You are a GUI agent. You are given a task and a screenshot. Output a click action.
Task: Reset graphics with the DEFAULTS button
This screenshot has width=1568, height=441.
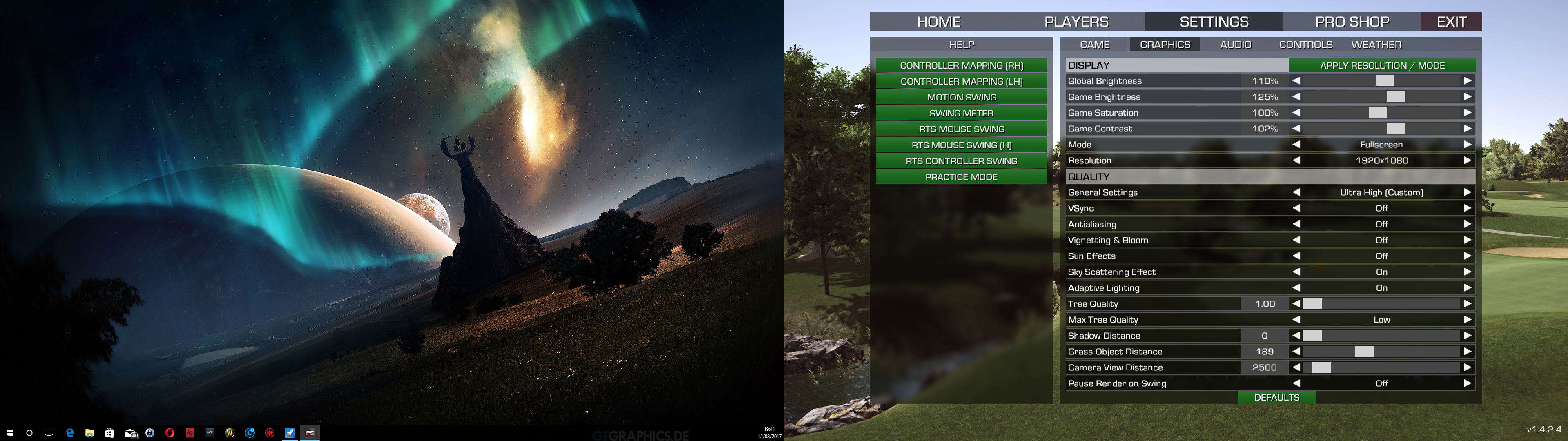pos(1276,398)
